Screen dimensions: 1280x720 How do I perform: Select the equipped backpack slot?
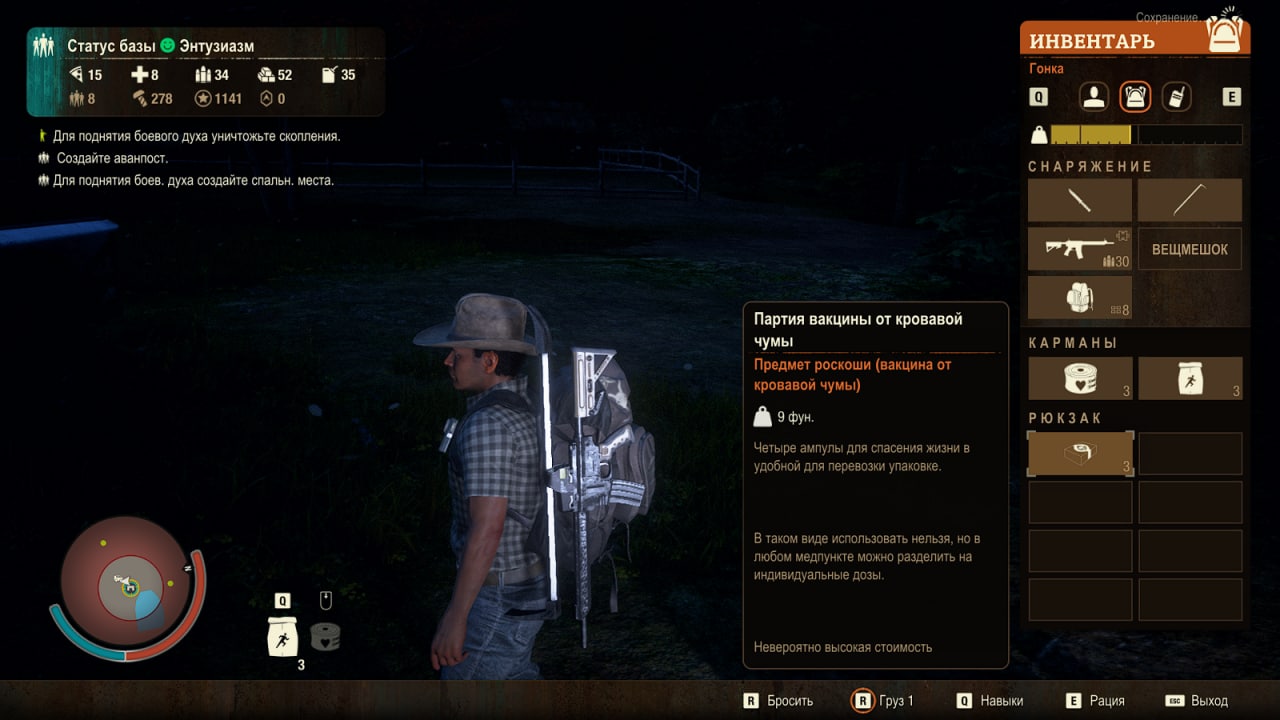click(x=1080, y=298)
